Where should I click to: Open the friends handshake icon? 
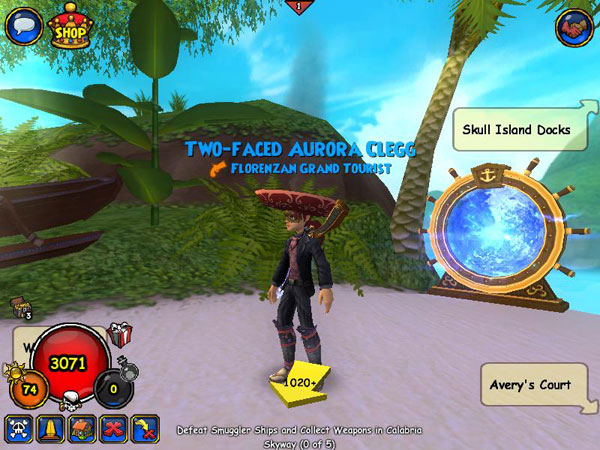pyautogui.click(x=574, y=27)
